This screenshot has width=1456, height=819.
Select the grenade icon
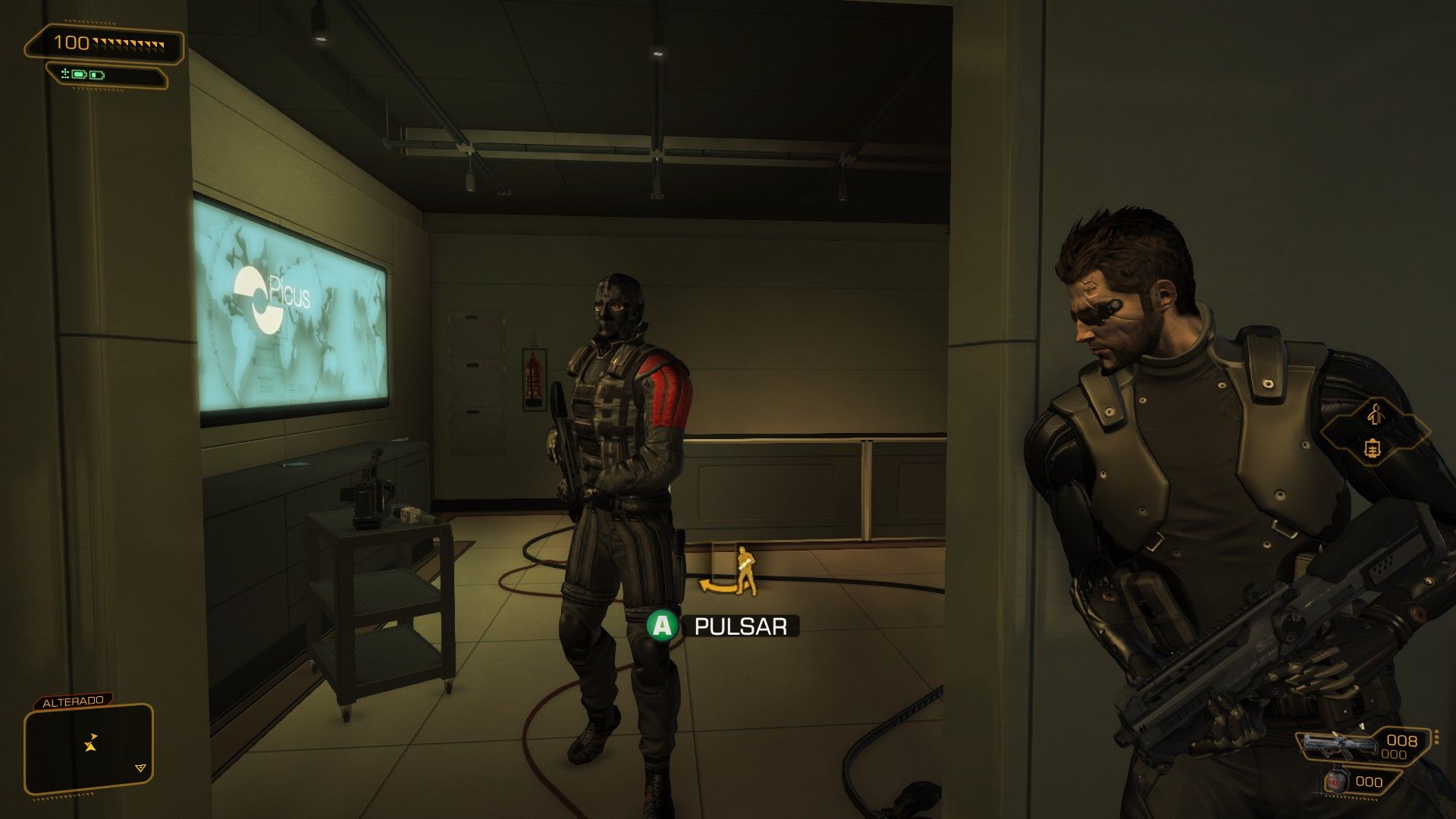pos(1334,782)
